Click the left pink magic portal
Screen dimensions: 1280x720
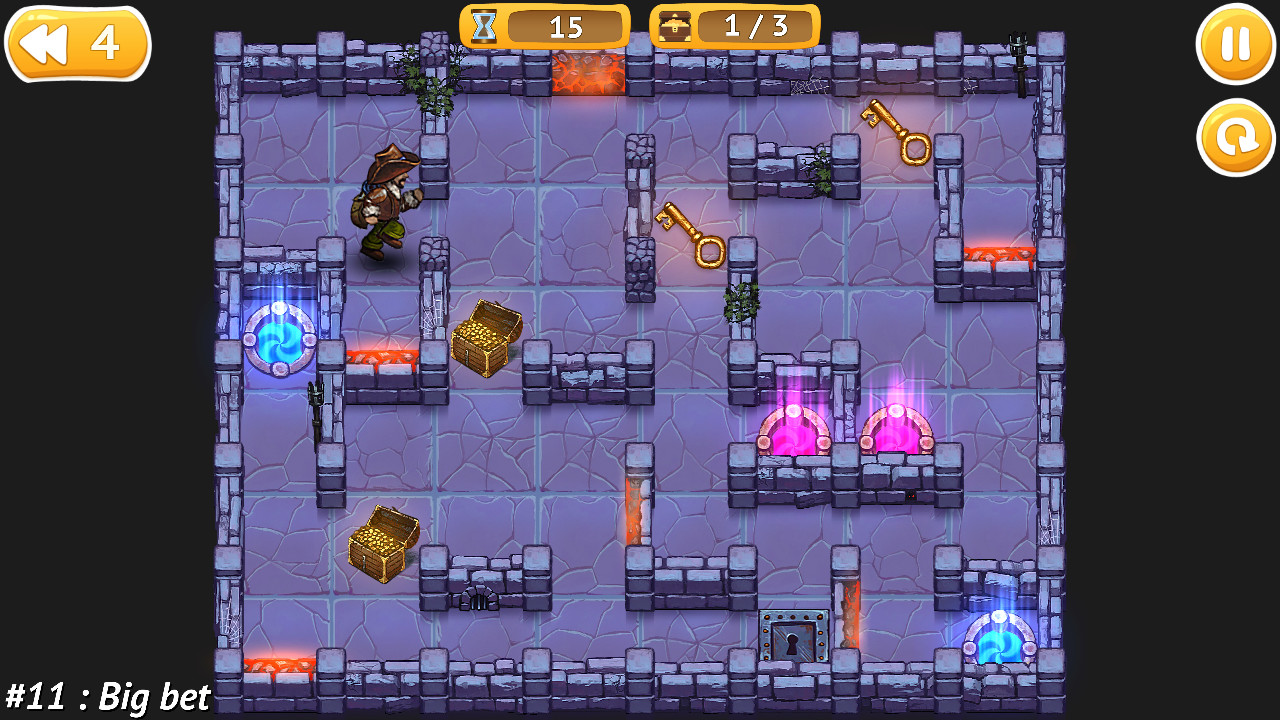coord(793,430)
